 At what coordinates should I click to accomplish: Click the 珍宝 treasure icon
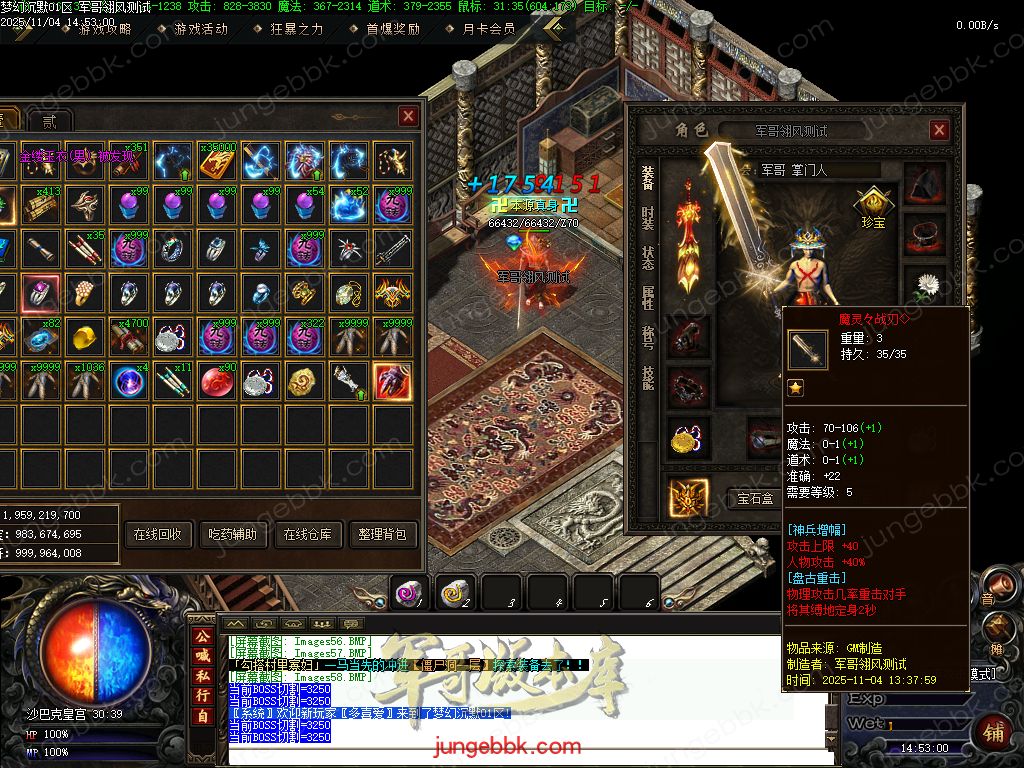(872, 206)
